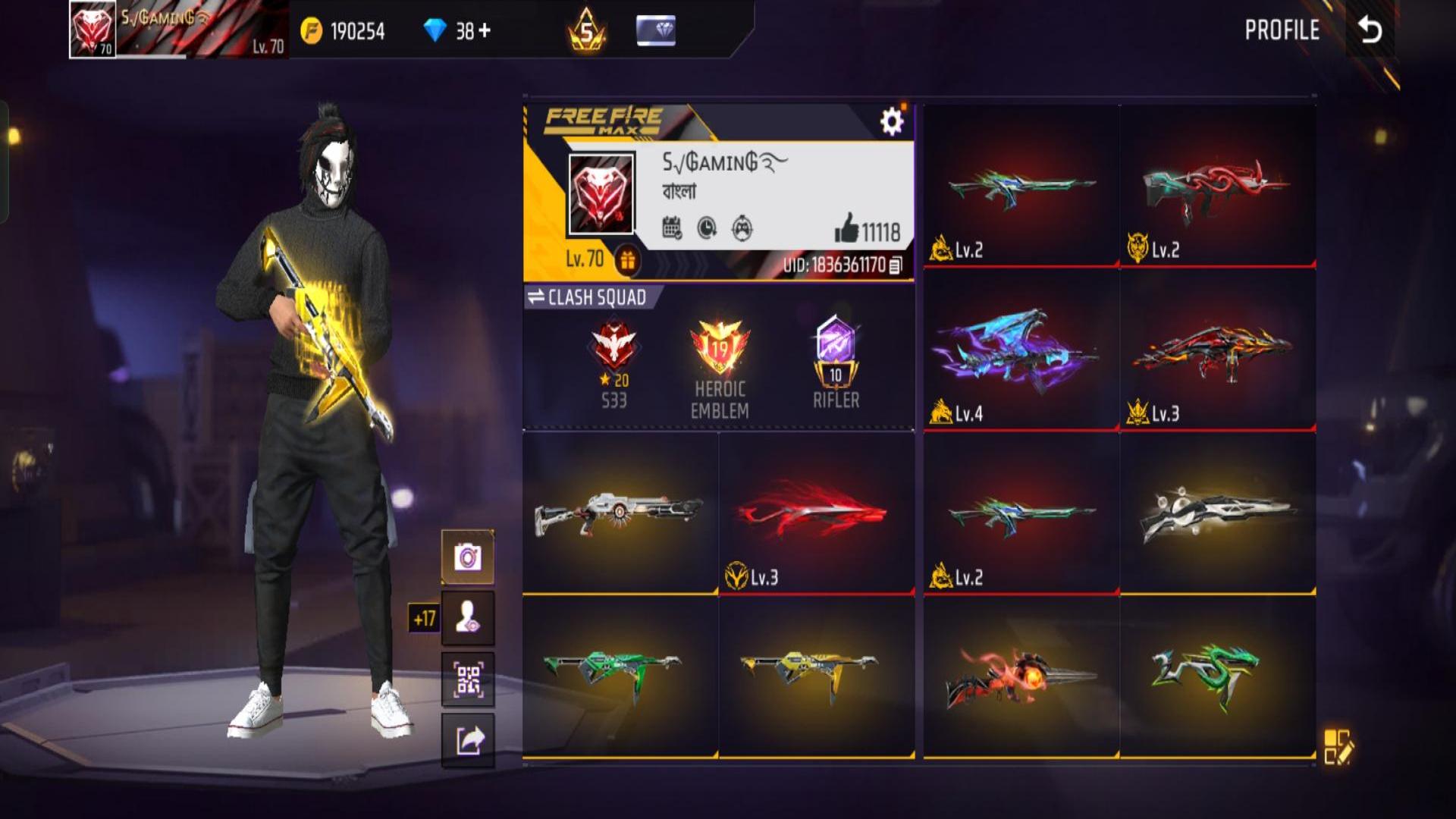Screen dimensions: 1456x819
Task: Open the character outfit button
Action: (x=468, y=618)
